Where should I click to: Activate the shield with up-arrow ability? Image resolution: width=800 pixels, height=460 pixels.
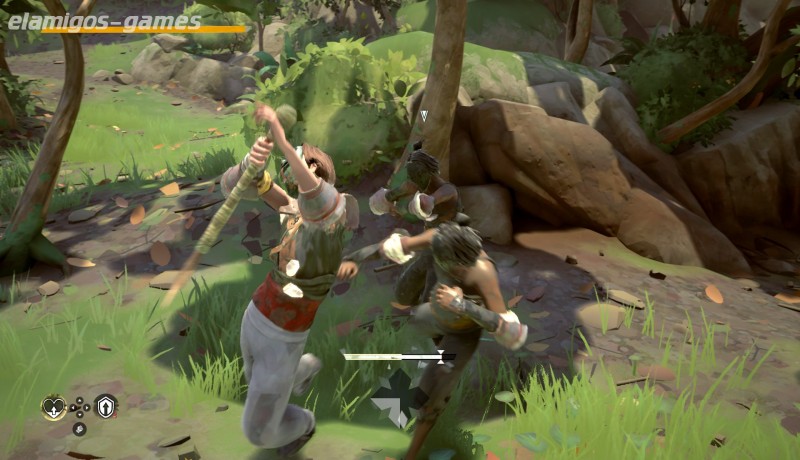click(106, 406)
